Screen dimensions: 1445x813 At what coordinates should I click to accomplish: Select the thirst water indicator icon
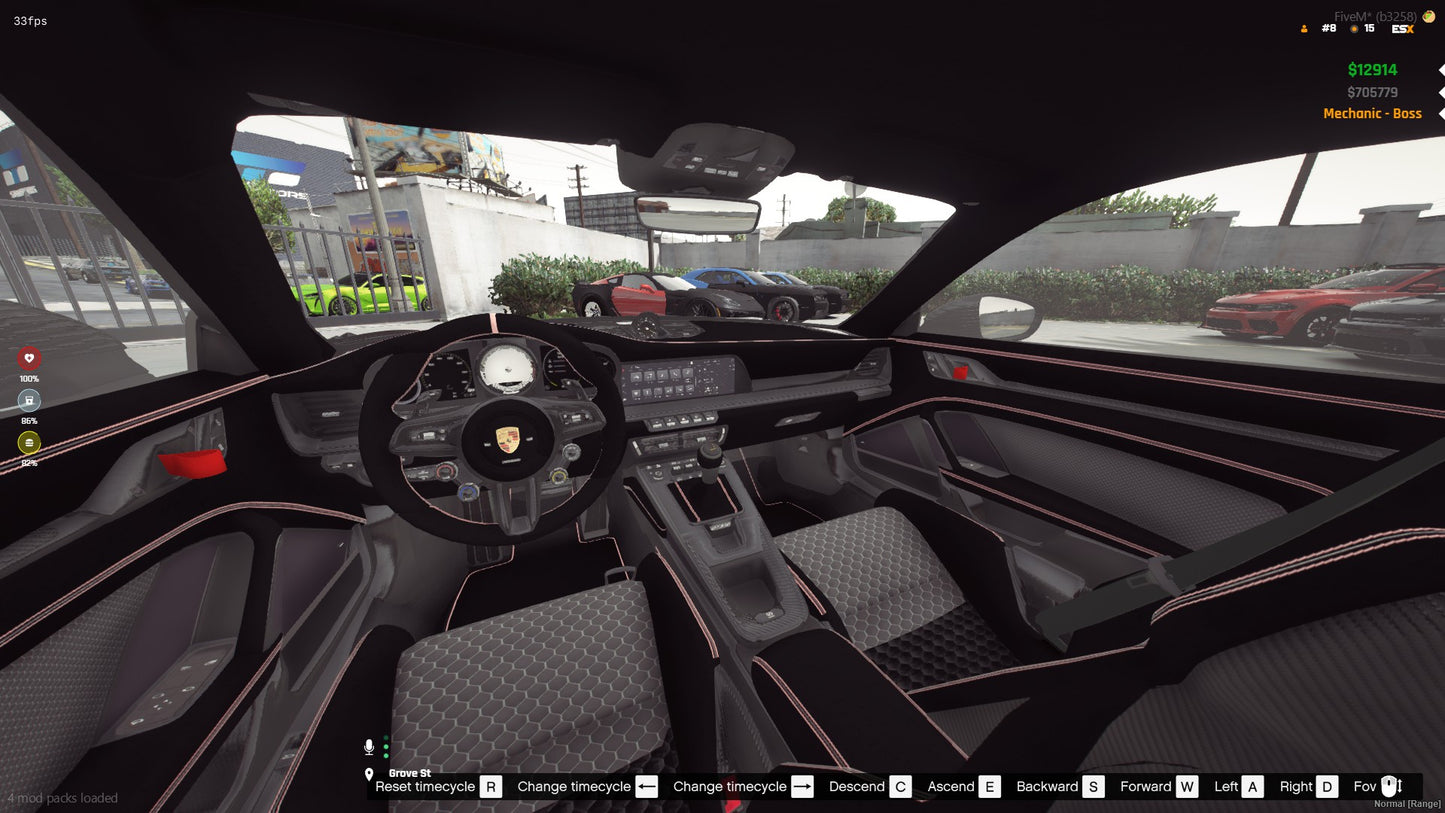click(x=29, y=400)
